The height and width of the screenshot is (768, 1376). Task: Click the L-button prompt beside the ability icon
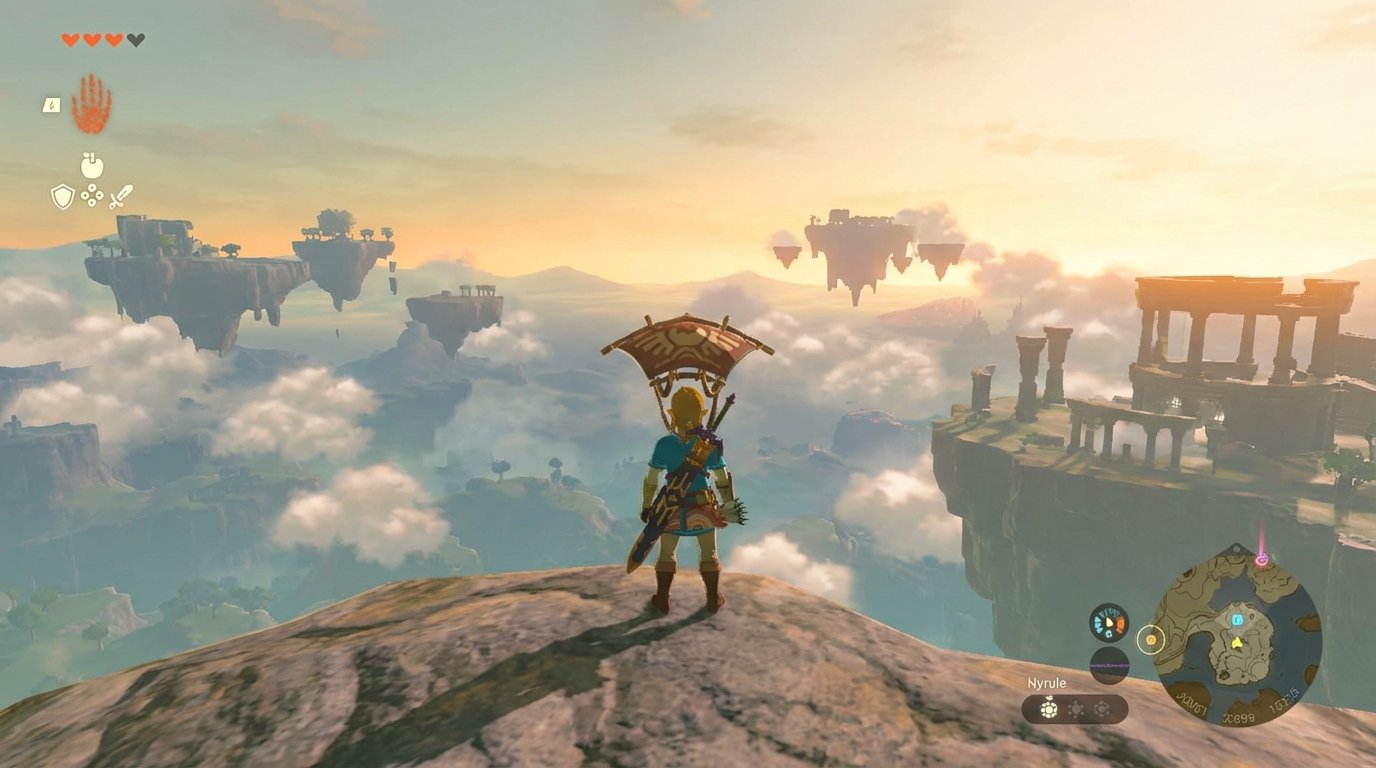(x=51, y=106)
